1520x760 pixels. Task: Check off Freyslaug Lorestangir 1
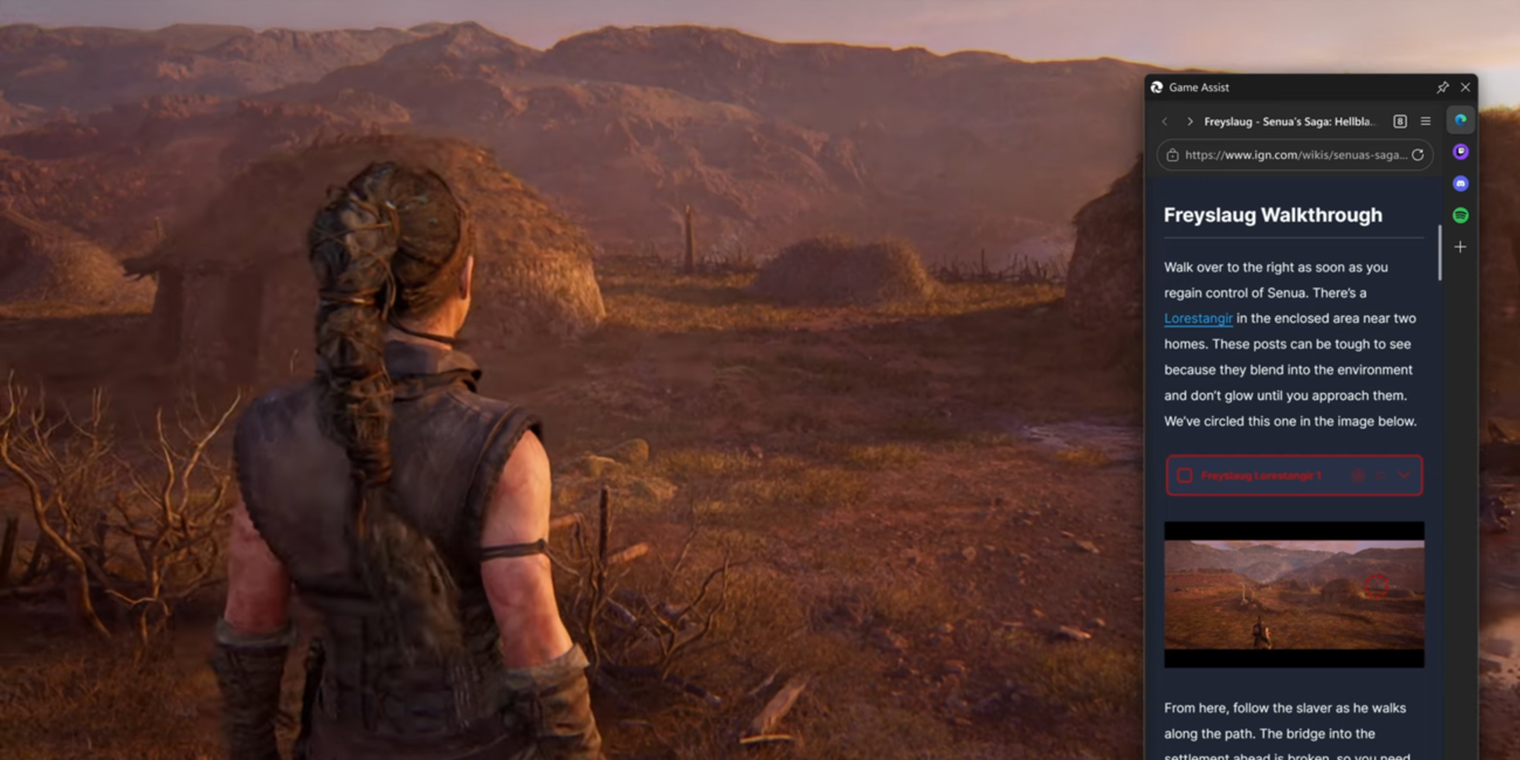(x=1184, y=475)
